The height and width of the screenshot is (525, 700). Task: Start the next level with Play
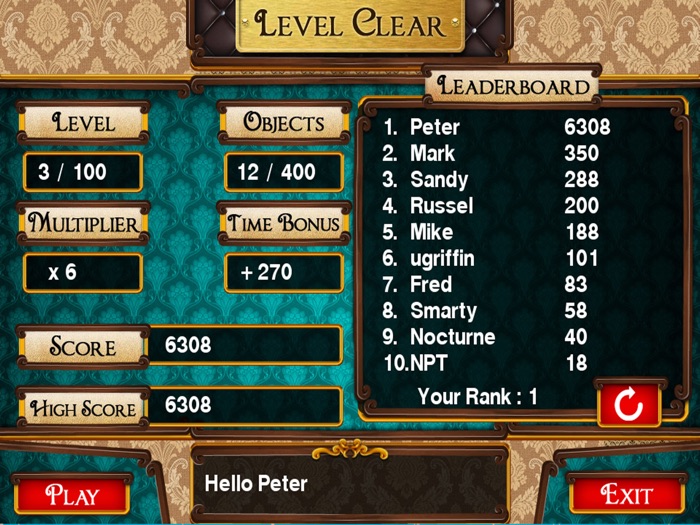click(x=72, y=494)
